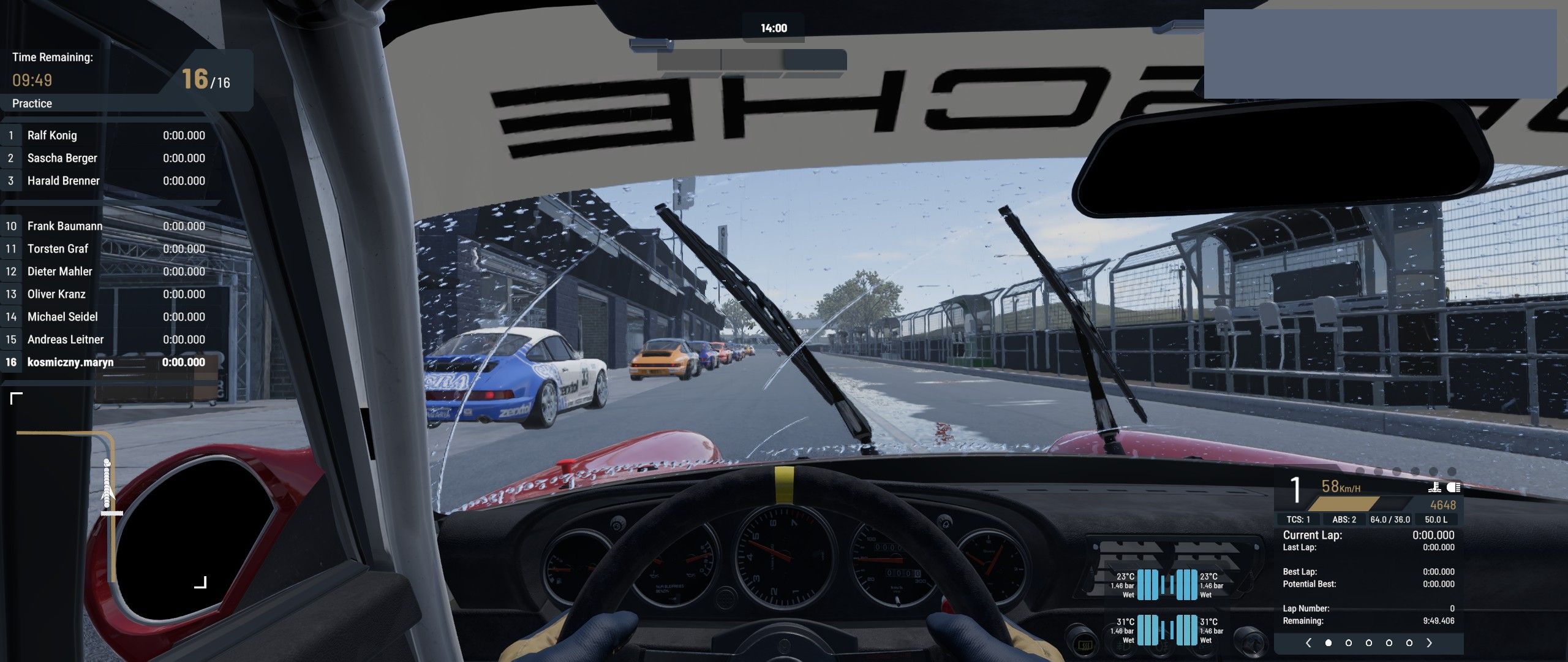
Task: Go to the previous HUD info page arrow
Action: coord(1308,643)
